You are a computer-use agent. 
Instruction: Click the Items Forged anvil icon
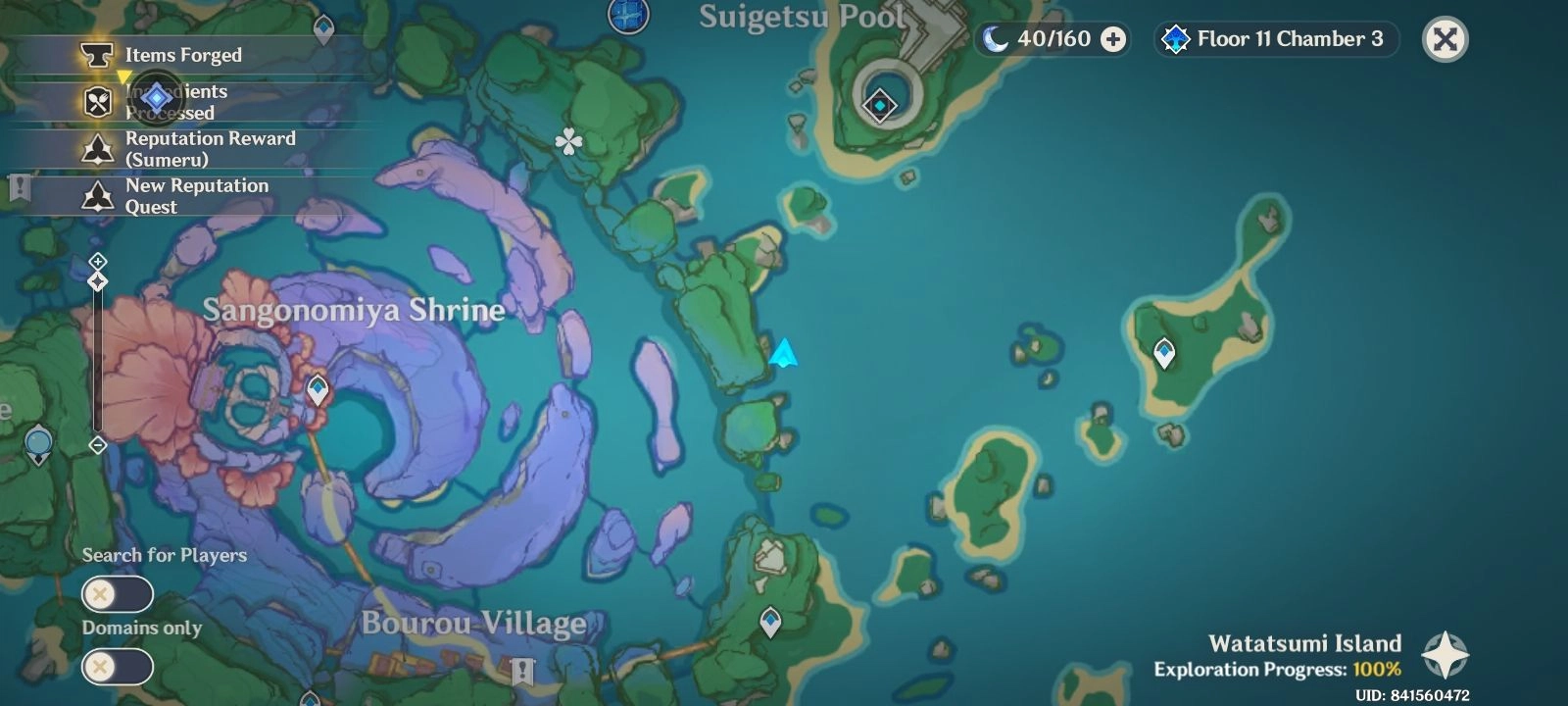pyautogui.click(x=97, y=55)
